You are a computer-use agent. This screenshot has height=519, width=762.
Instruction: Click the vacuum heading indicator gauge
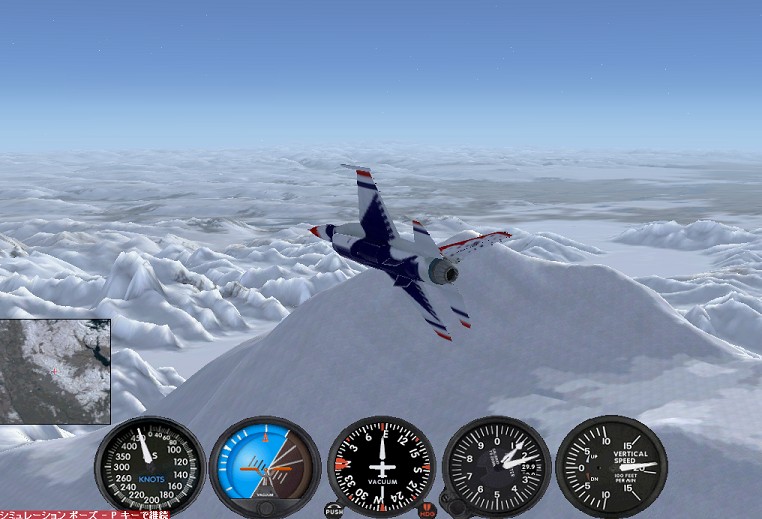pyautogui.click(x=381, y=466)
